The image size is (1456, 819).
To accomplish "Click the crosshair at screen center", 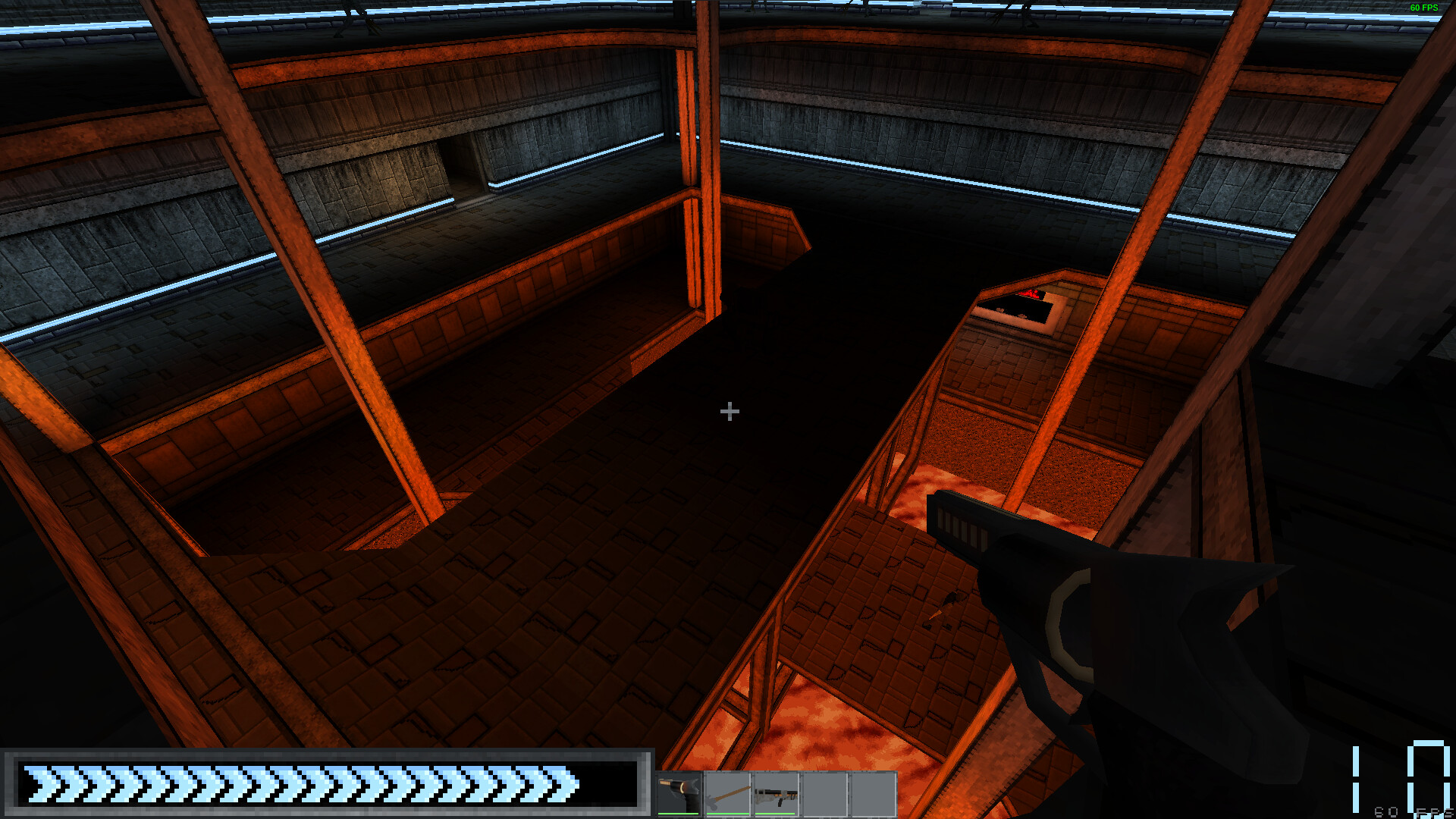I will click(x=728, y=411).
